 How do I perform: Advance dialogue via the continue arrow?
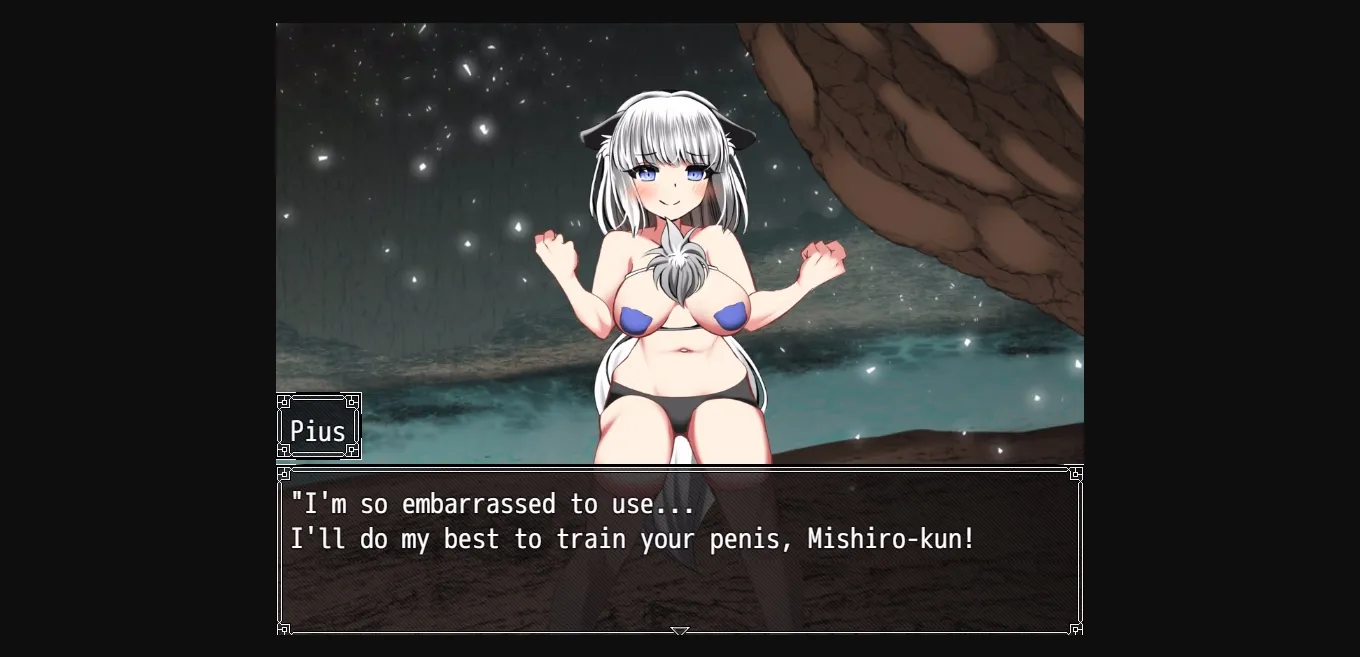pyautogui.click(x=680, y=631)
